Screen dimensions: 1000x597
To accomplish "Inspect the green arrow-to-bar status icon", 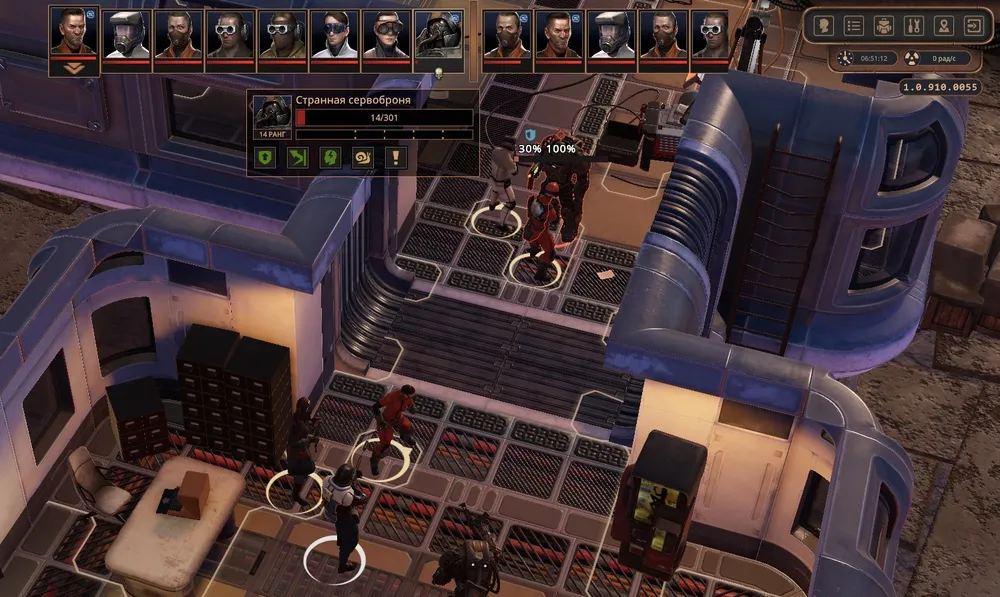I will (x=299, y=157).
